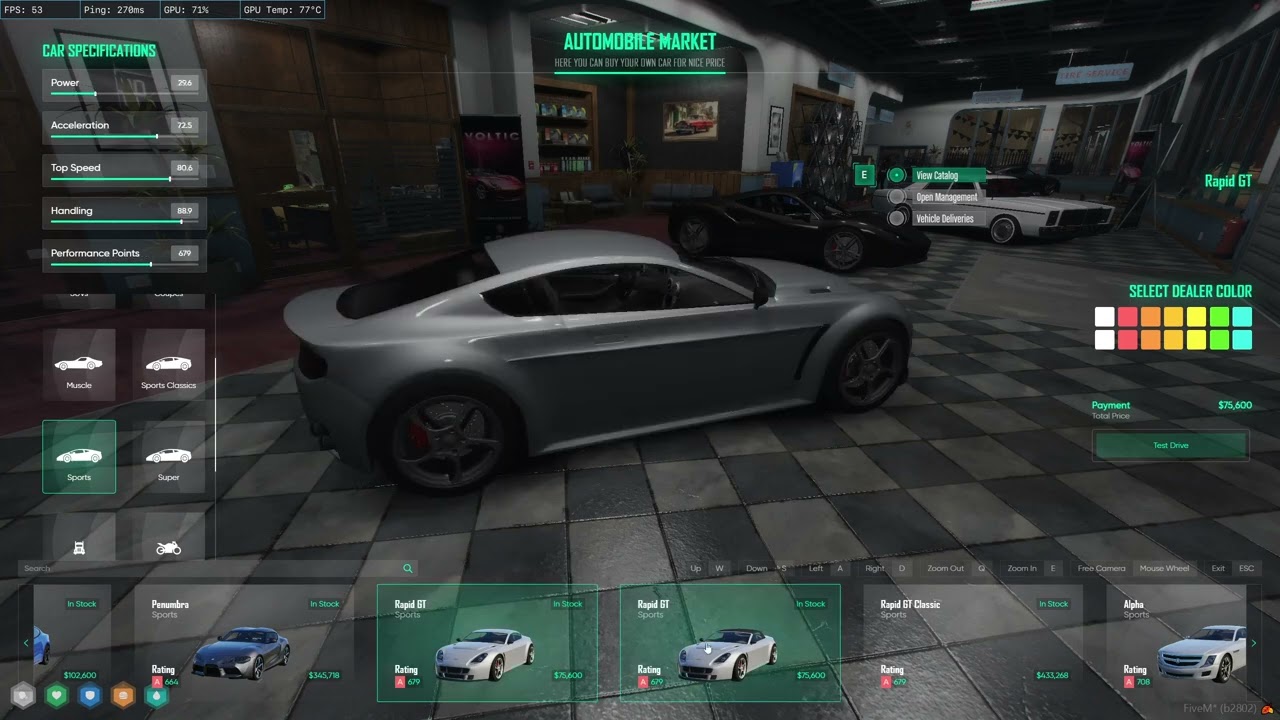Show previous cars with the left arrow
The height and width of the screenshot is (720, 1280).
coord(26,643)
